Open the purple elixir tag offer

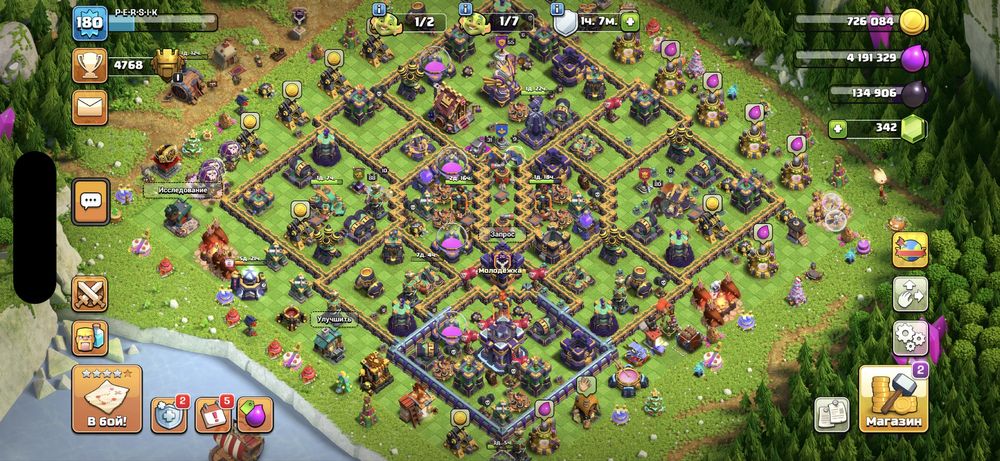pyautogui.click(x=255, y=414)
